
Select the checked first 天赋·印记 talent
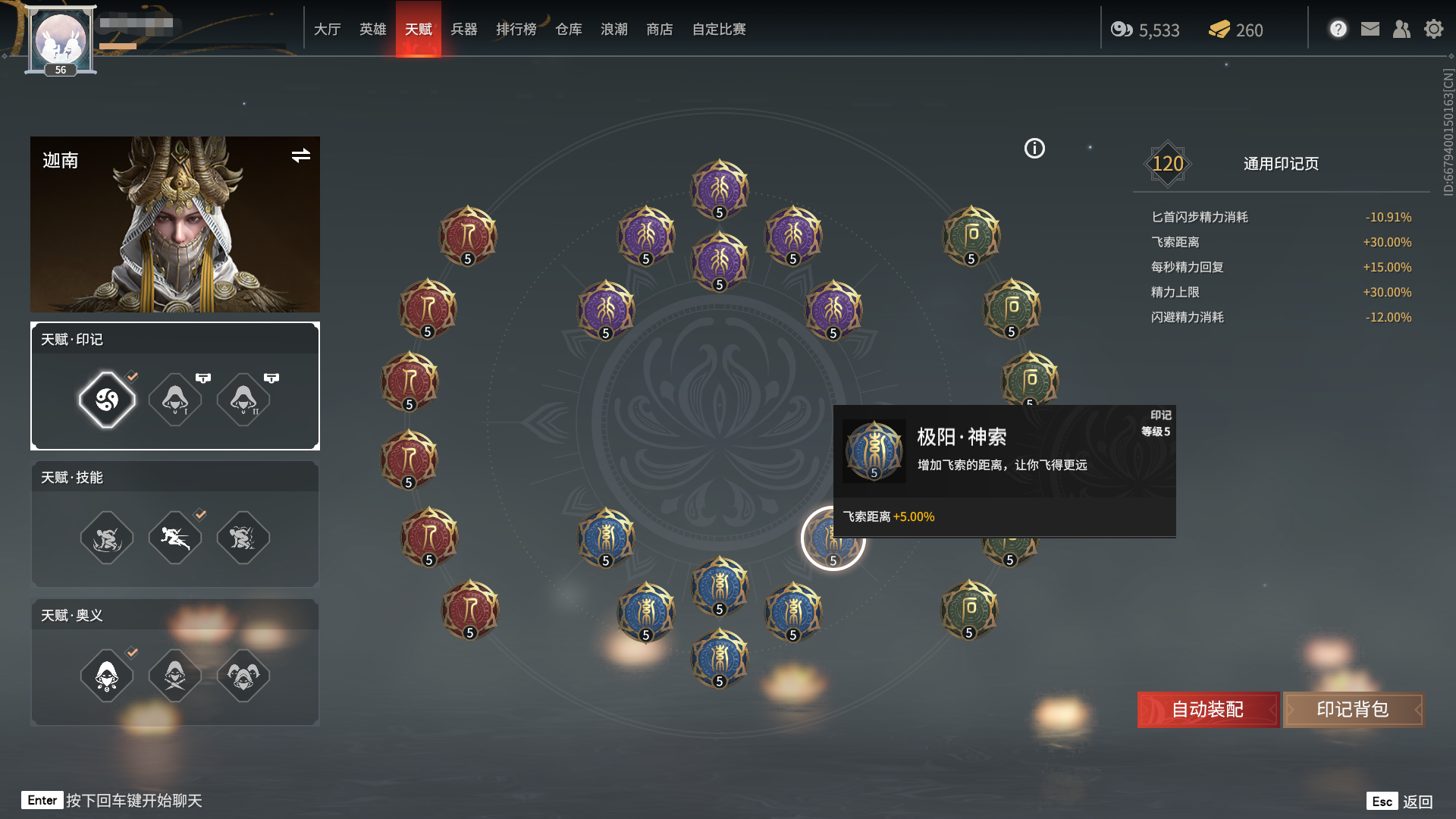pos(106,398)
